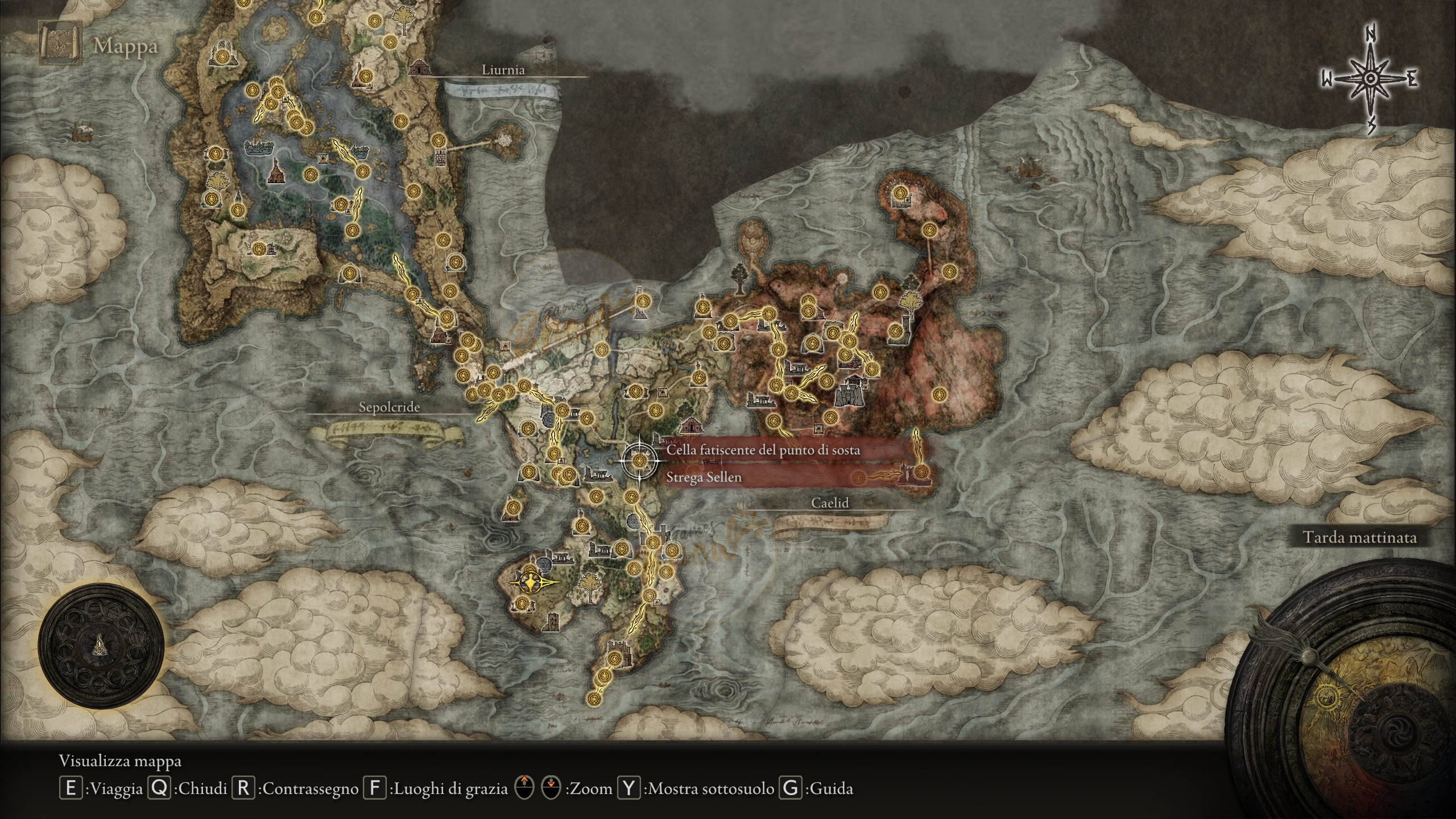The image size is (1456, 819).
Task: Click the Liurnia region label
Action: click(x=503, y=70)
